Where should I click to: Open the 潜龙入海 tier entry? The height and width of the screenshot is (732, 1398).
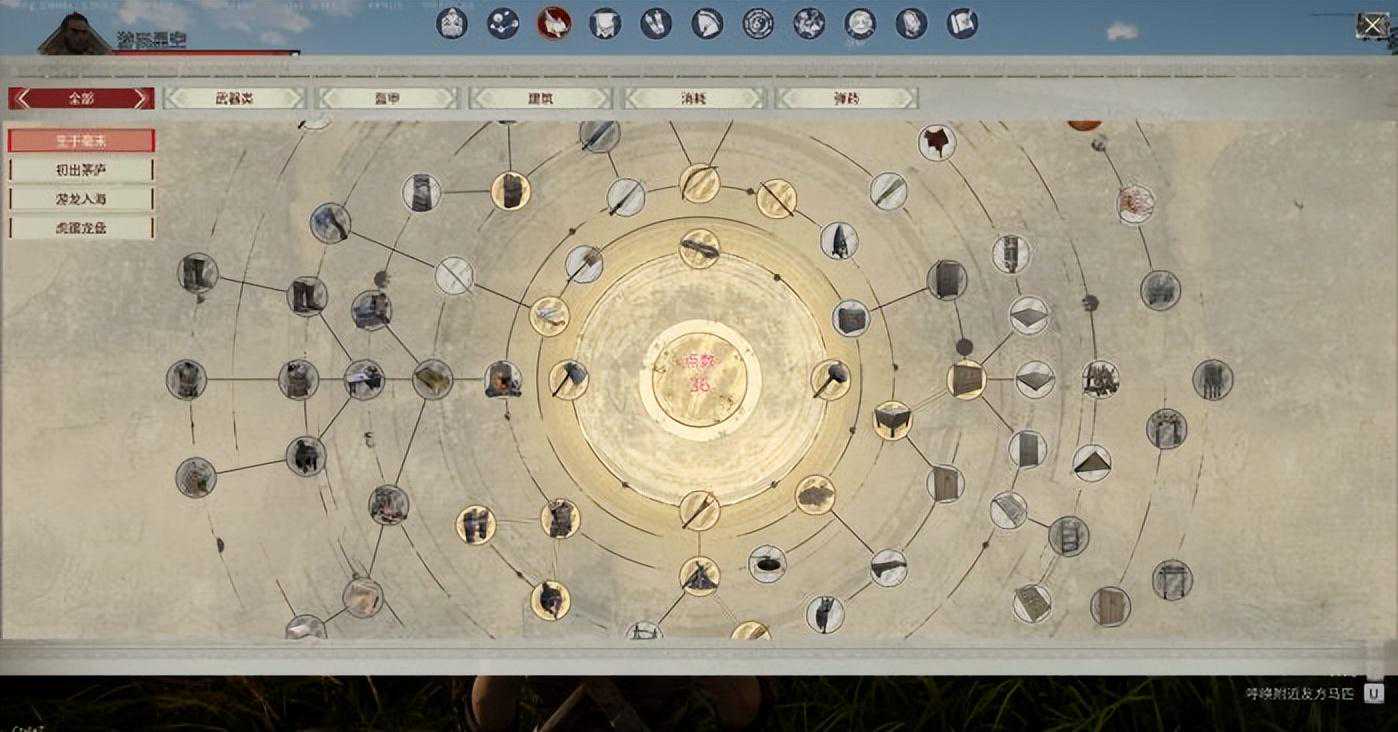(x=81, y=199)
